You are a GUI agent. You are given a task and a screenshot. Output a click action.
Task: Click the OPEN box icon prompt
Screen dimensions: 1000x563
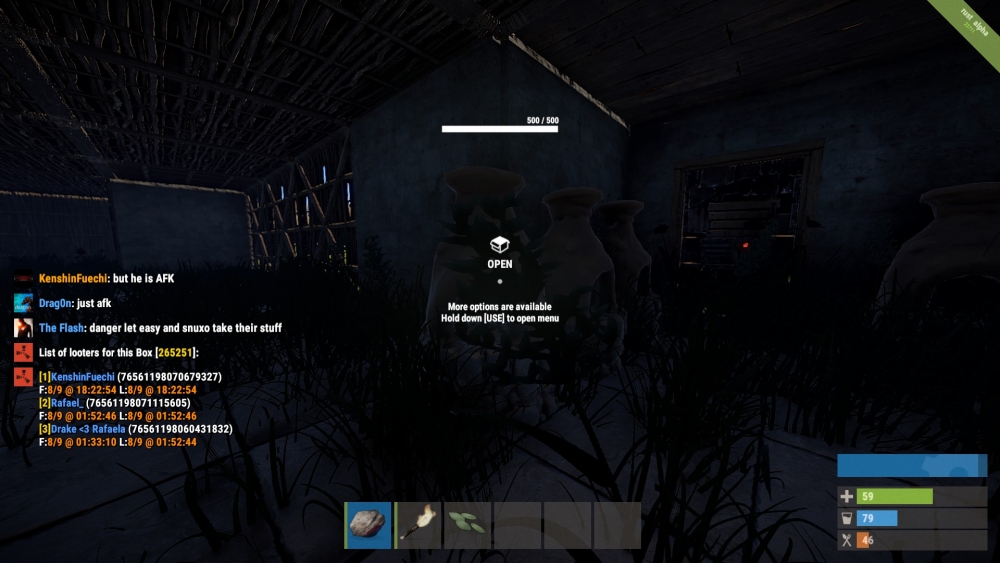499,245
